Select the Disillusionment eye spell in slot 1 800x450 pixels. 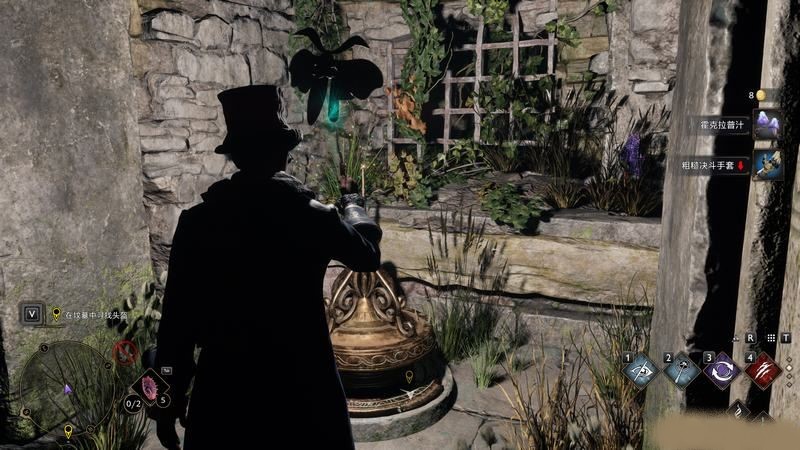tap(640, 370)
